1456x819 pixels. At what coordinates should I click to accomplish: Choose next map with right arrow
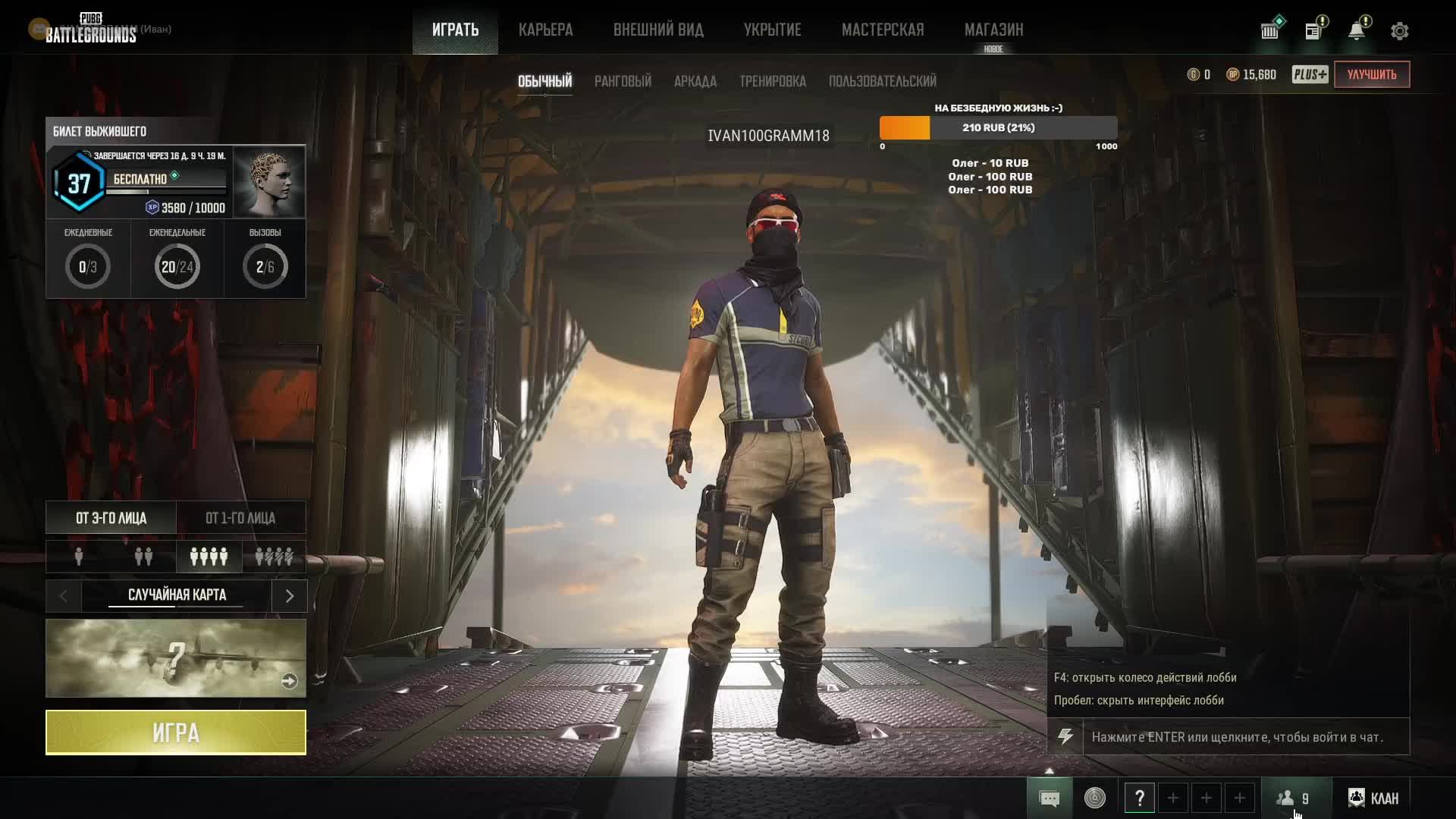pos(289,596)
